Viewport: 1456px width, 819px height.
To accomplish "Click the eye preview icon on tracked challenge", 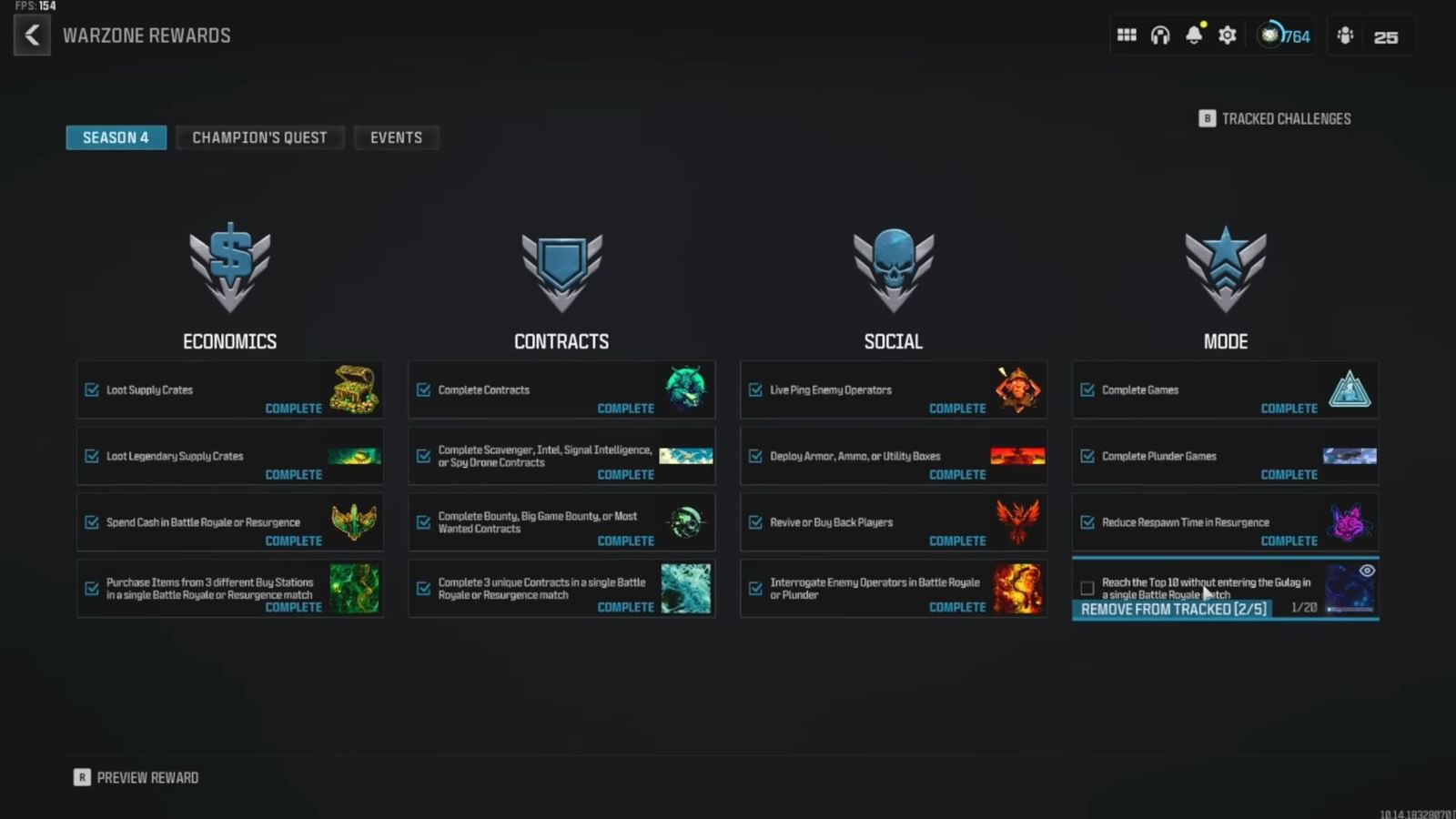I will pyautogui.click(x=1365, y=570).
